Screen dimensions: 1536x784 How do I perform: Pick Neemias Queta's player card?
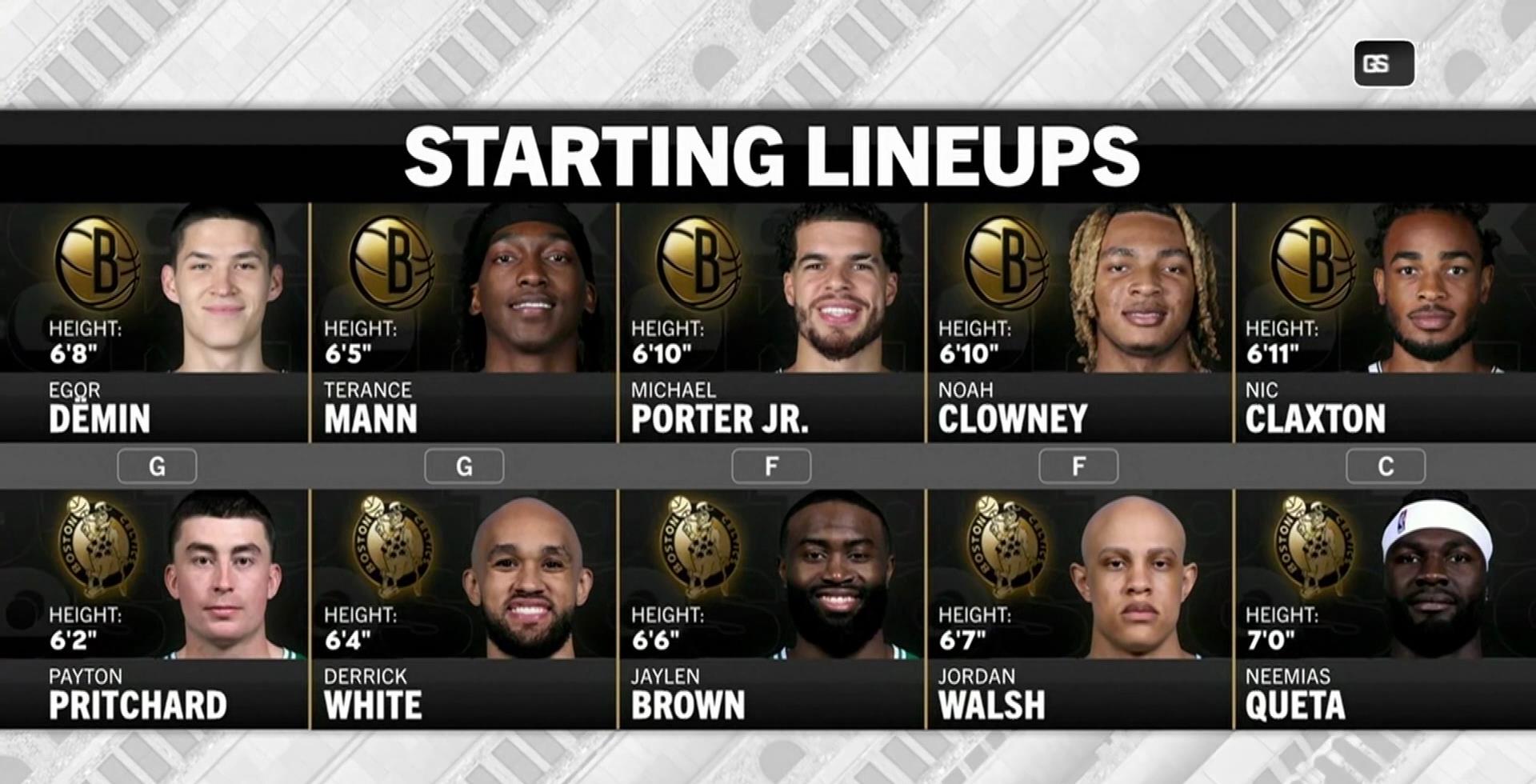tap(1386, 608)
